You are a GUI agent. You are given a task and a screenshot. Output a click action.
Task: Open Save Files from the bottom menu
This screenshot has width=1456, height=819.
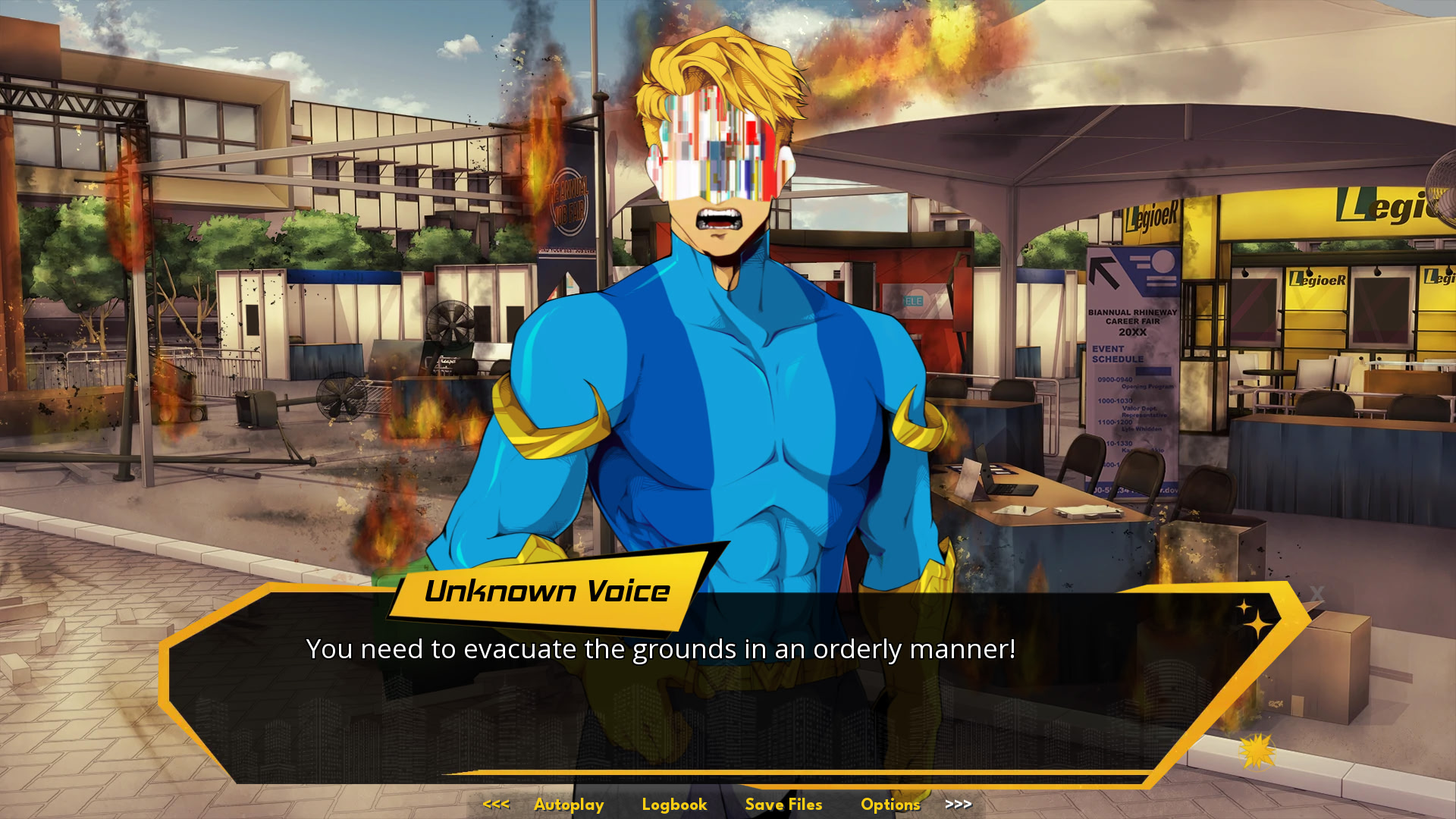pos(783,805)
